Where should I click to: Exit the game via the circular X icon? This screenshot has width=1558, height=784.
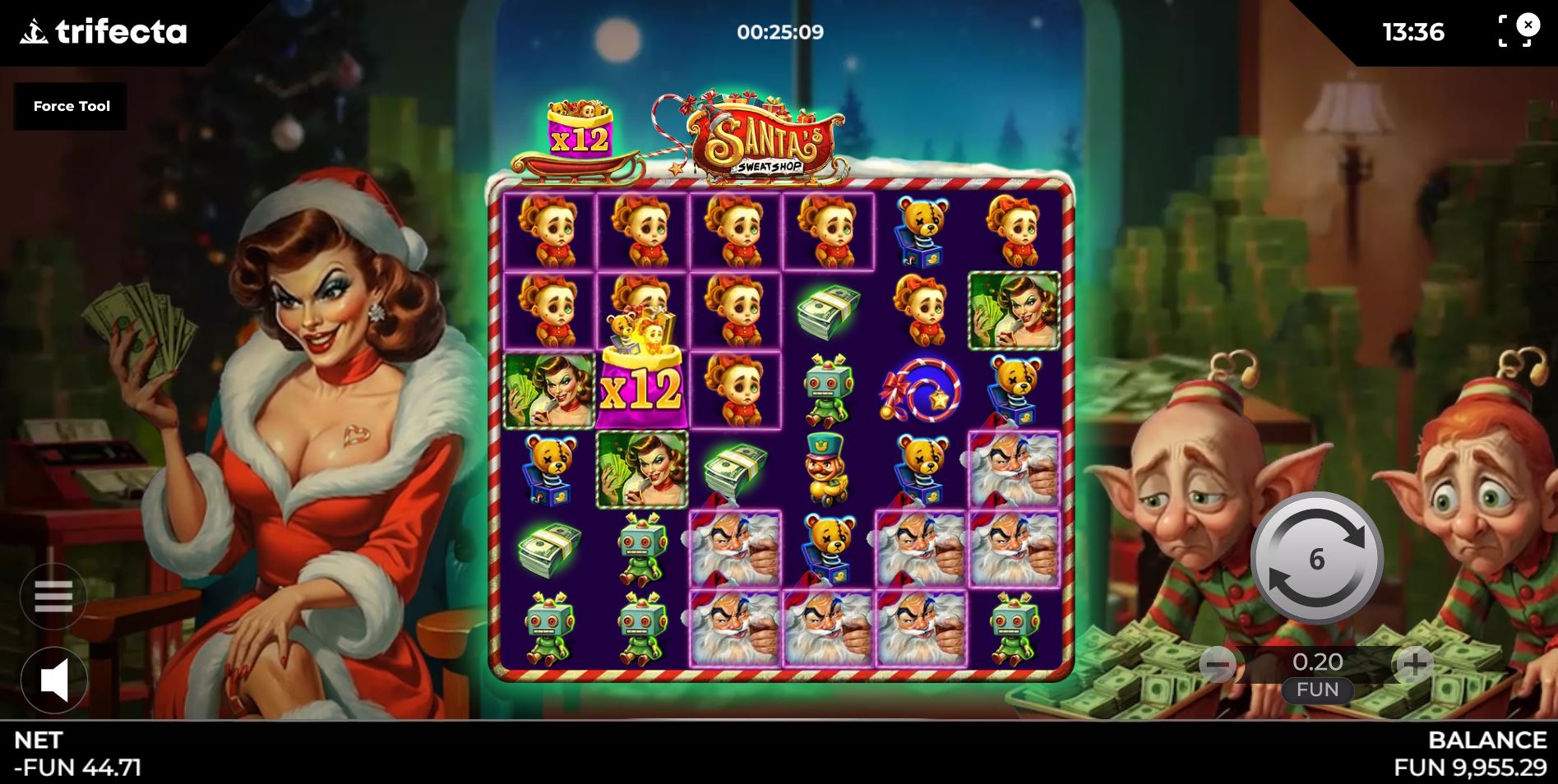(x=1528, y=26)
